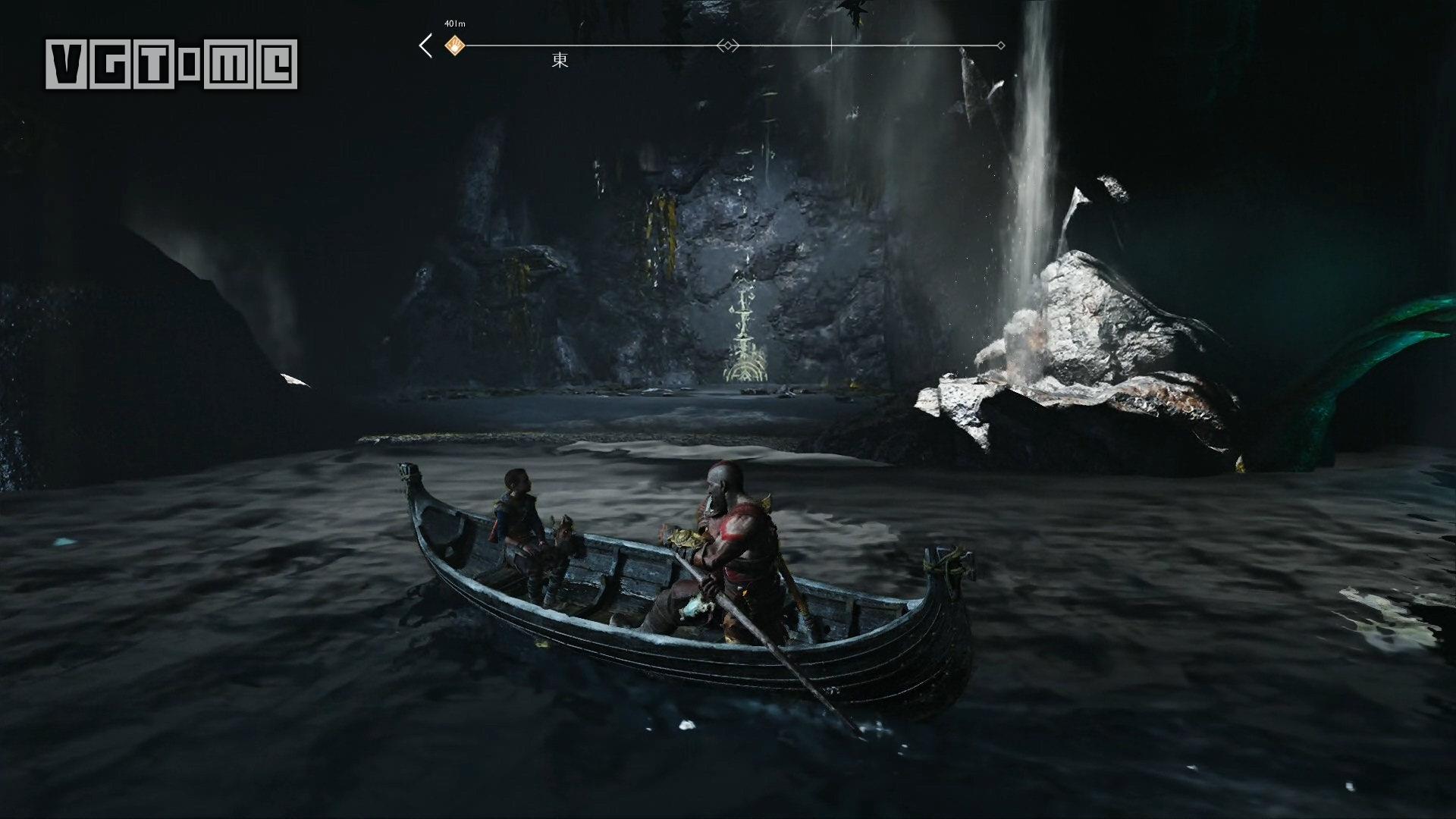Click the left arrow at the compass edge
Screen dimensions: 1456x819
(426, 45)
